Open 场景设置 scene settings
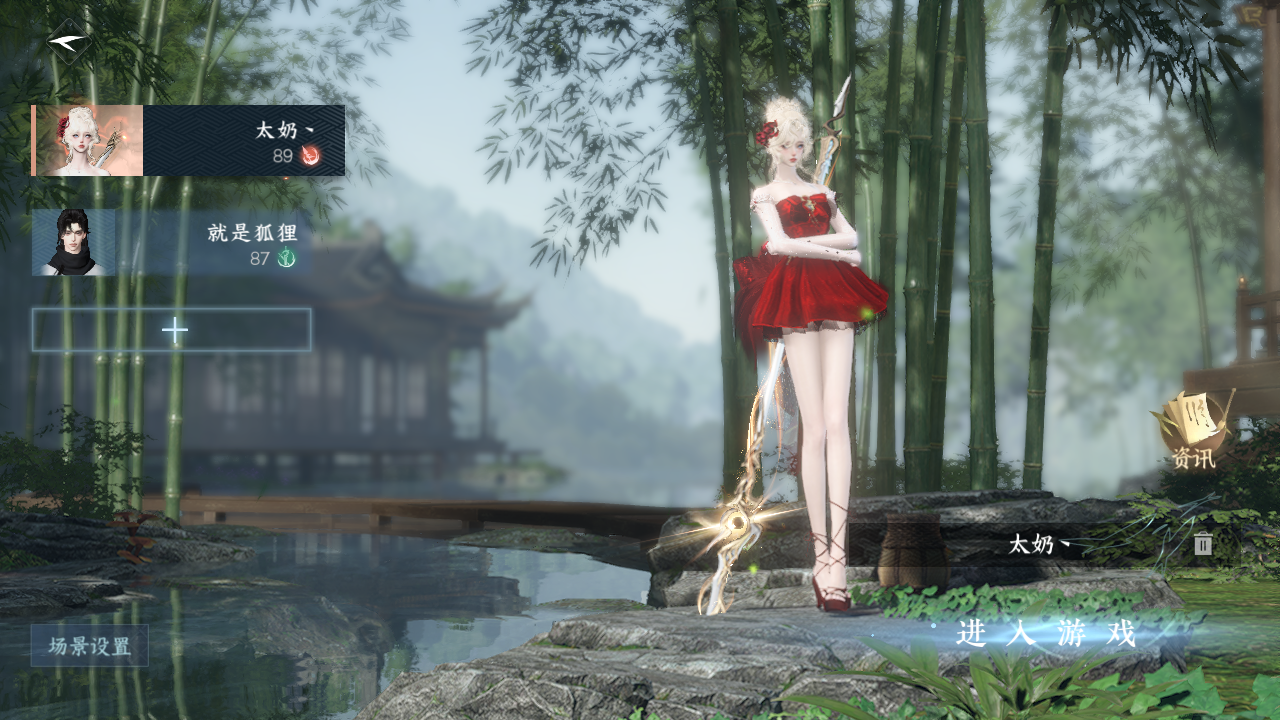Viewport: 1280px width, 720px height. click(x=90, y=646)
